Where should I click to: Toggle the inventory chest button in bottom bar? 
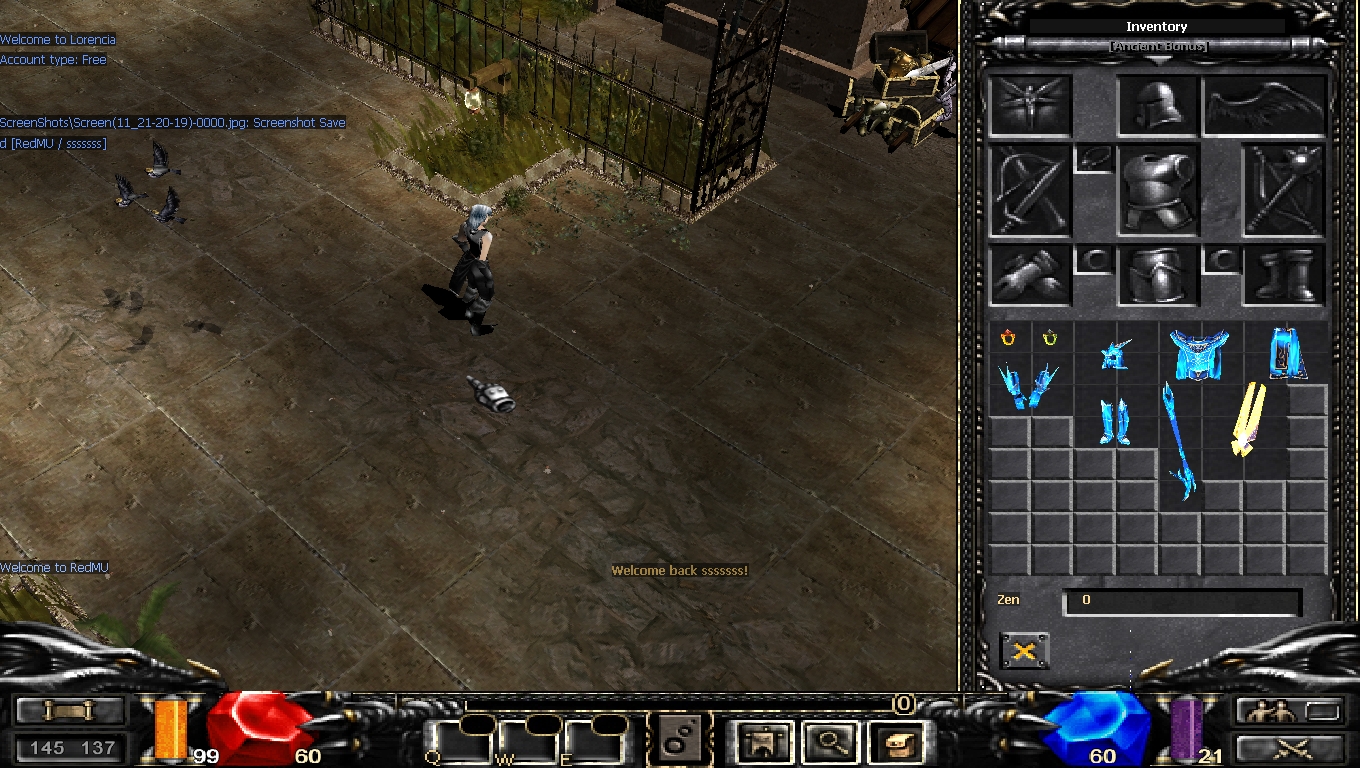(894, 743)
